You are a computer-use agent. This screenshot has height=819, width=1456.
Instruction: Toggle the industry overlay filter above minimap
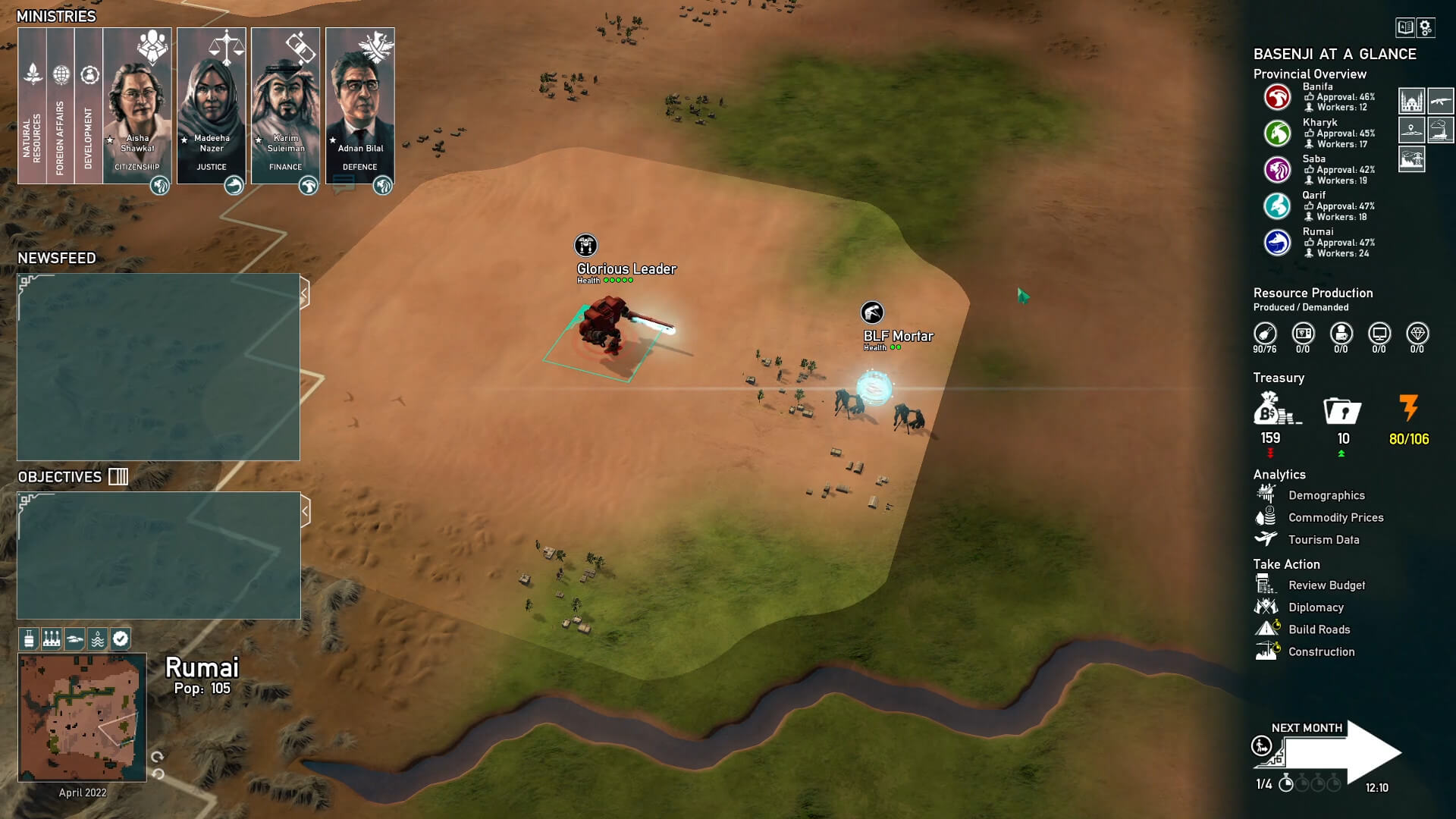tap(51, 639)
